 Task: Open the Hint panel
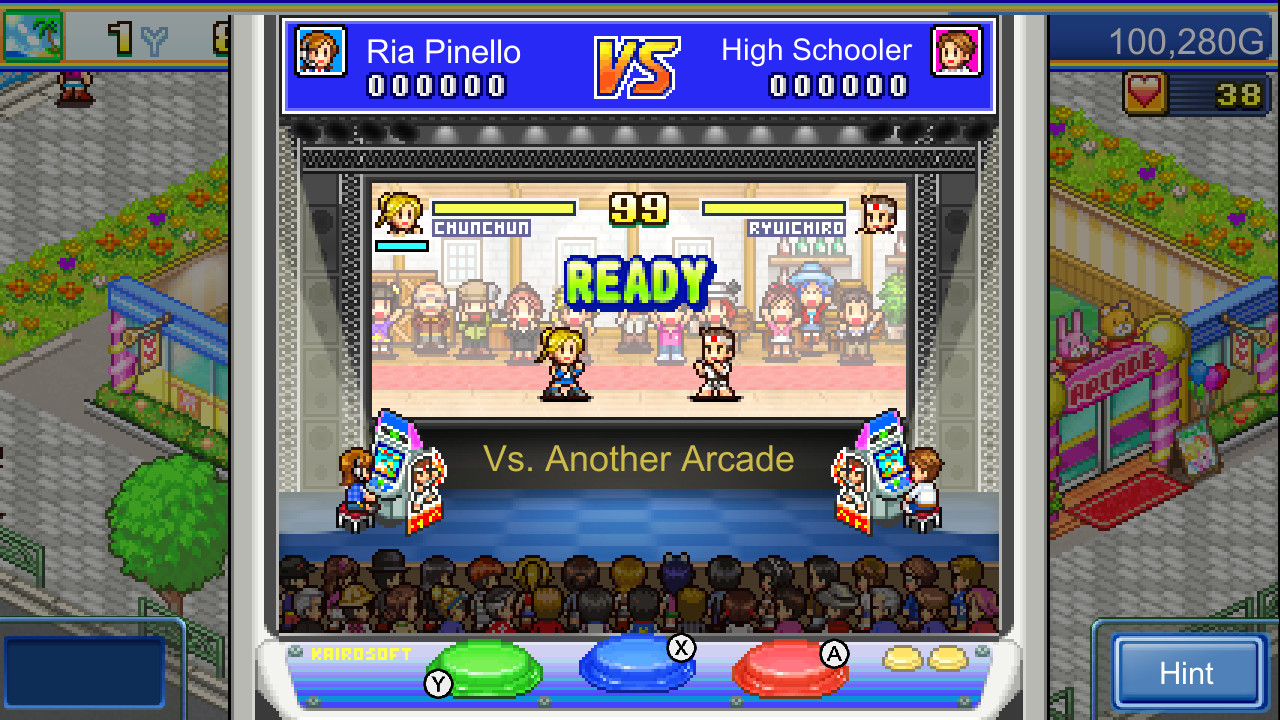1190,672
